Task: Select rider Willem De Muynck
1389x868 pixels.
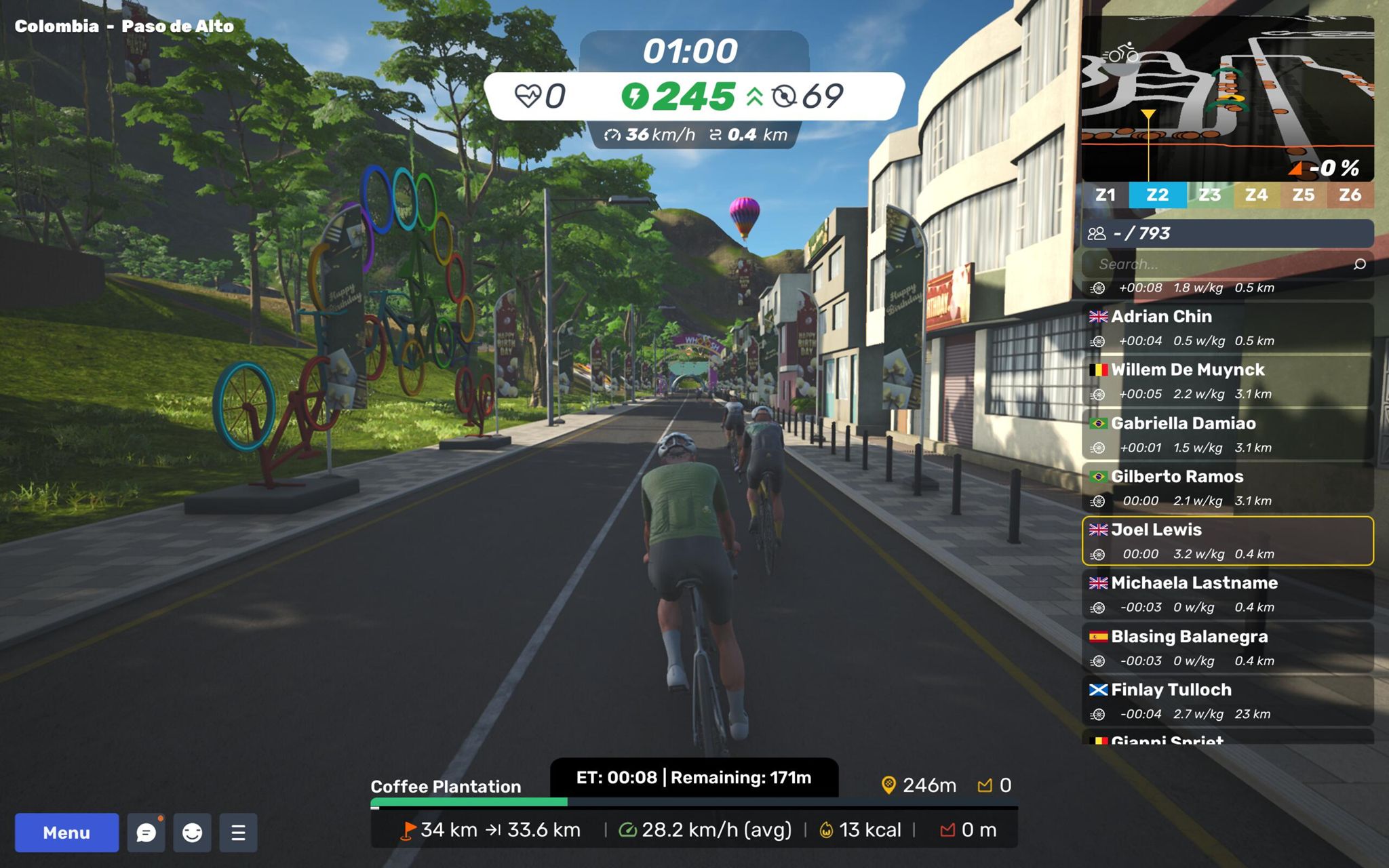Action: [1228, 381]
